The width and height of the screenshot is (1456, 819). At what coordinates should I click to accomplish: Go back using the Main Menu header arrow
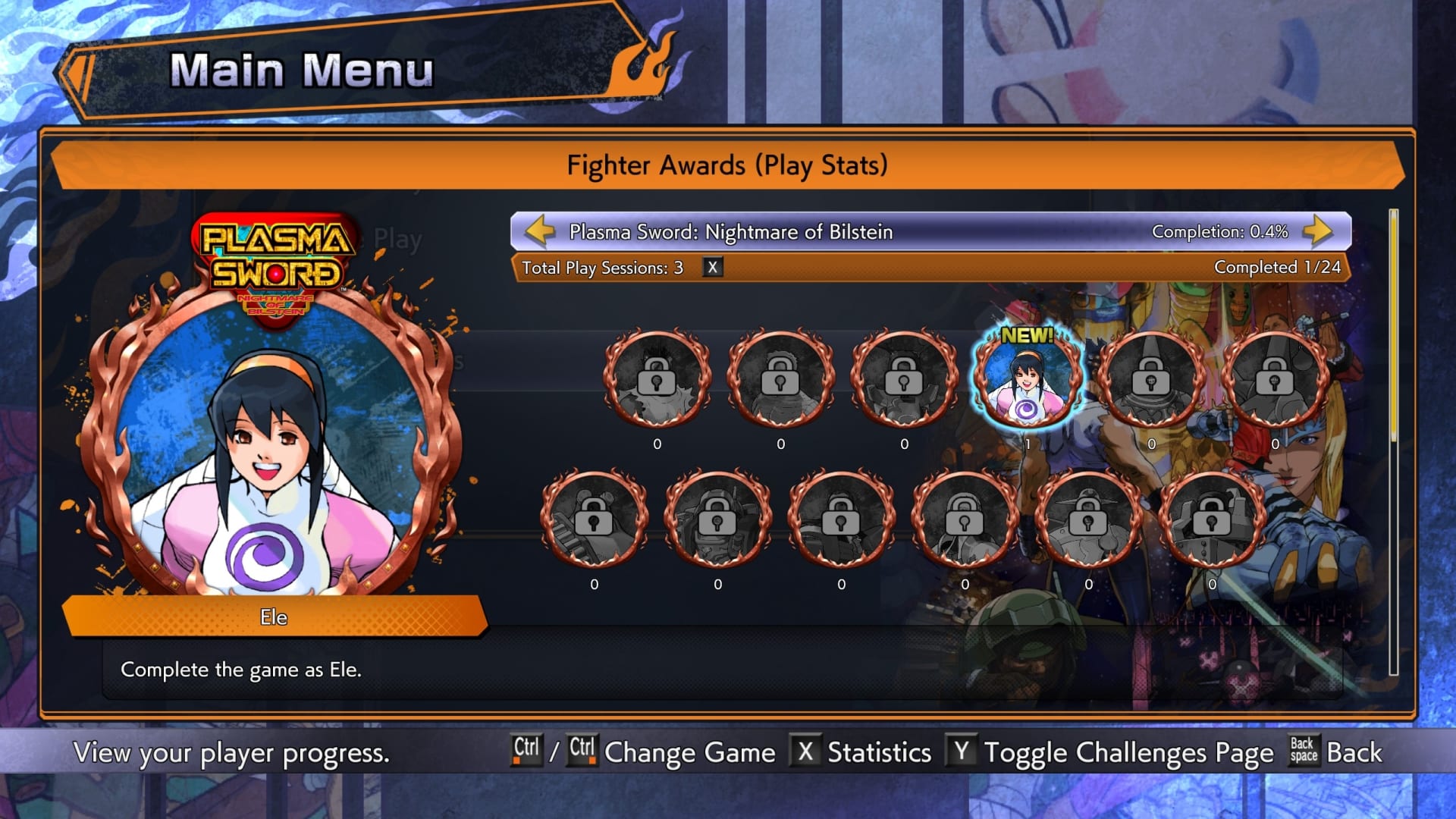tap(77, 74)
